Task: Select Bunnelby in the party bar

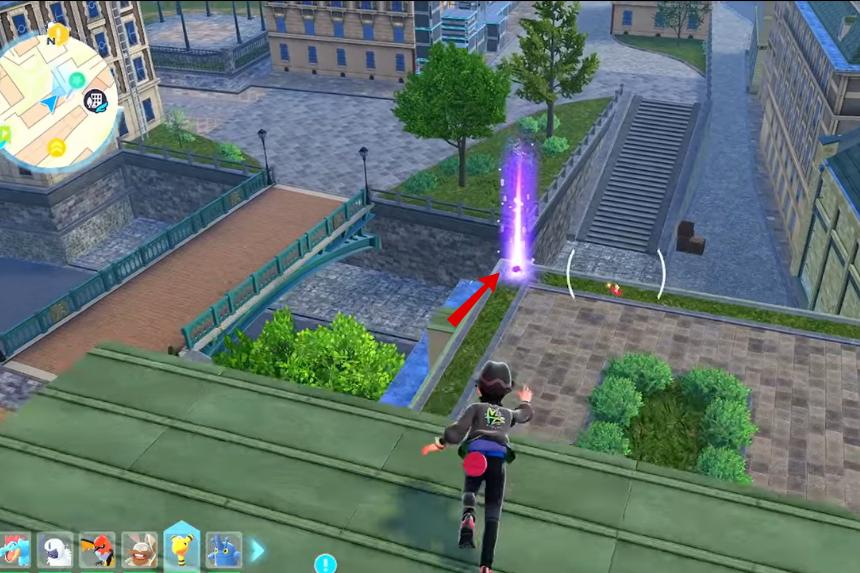Action: click(139, 551)
